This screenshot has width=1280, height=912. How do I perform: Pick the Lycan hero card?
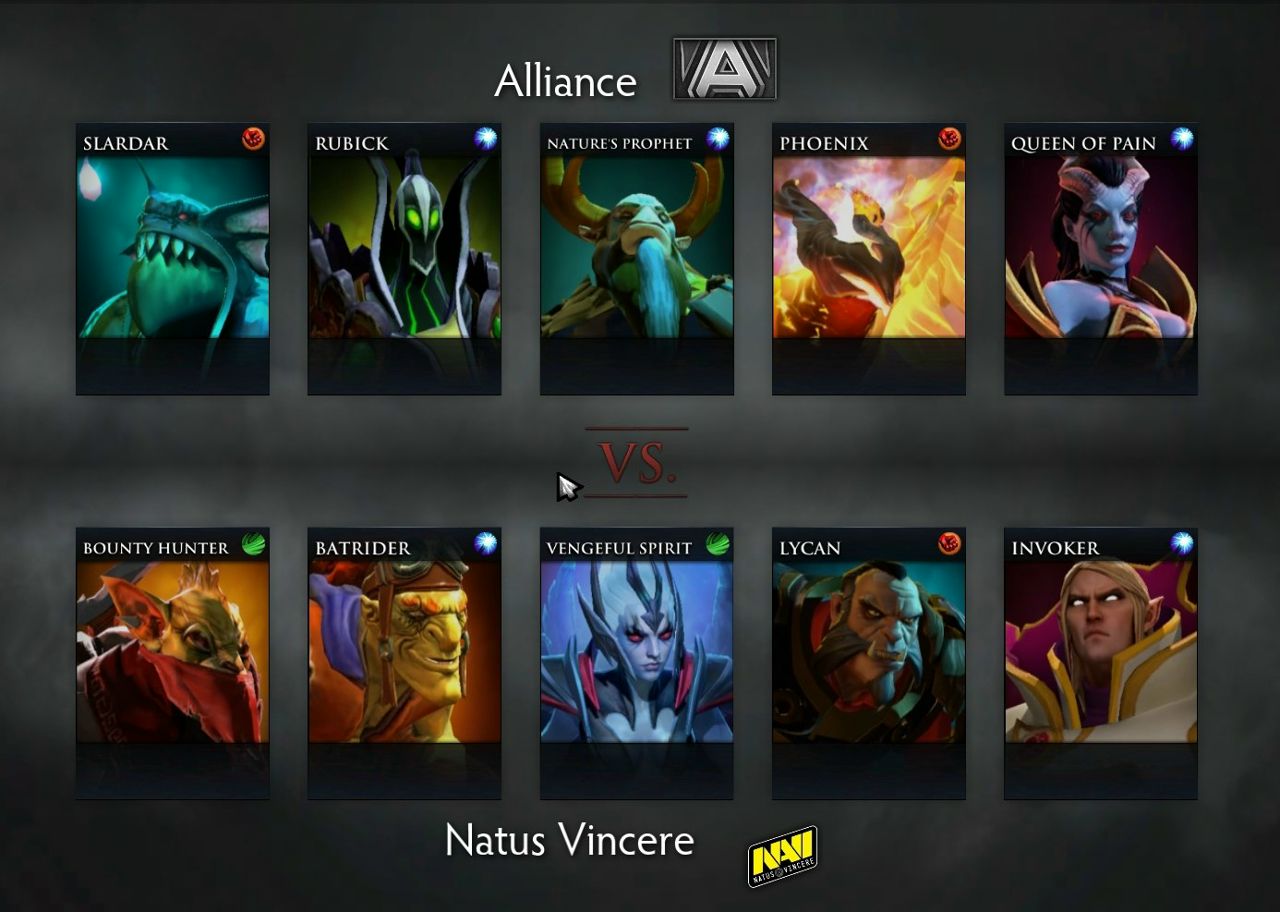point(869,662)
